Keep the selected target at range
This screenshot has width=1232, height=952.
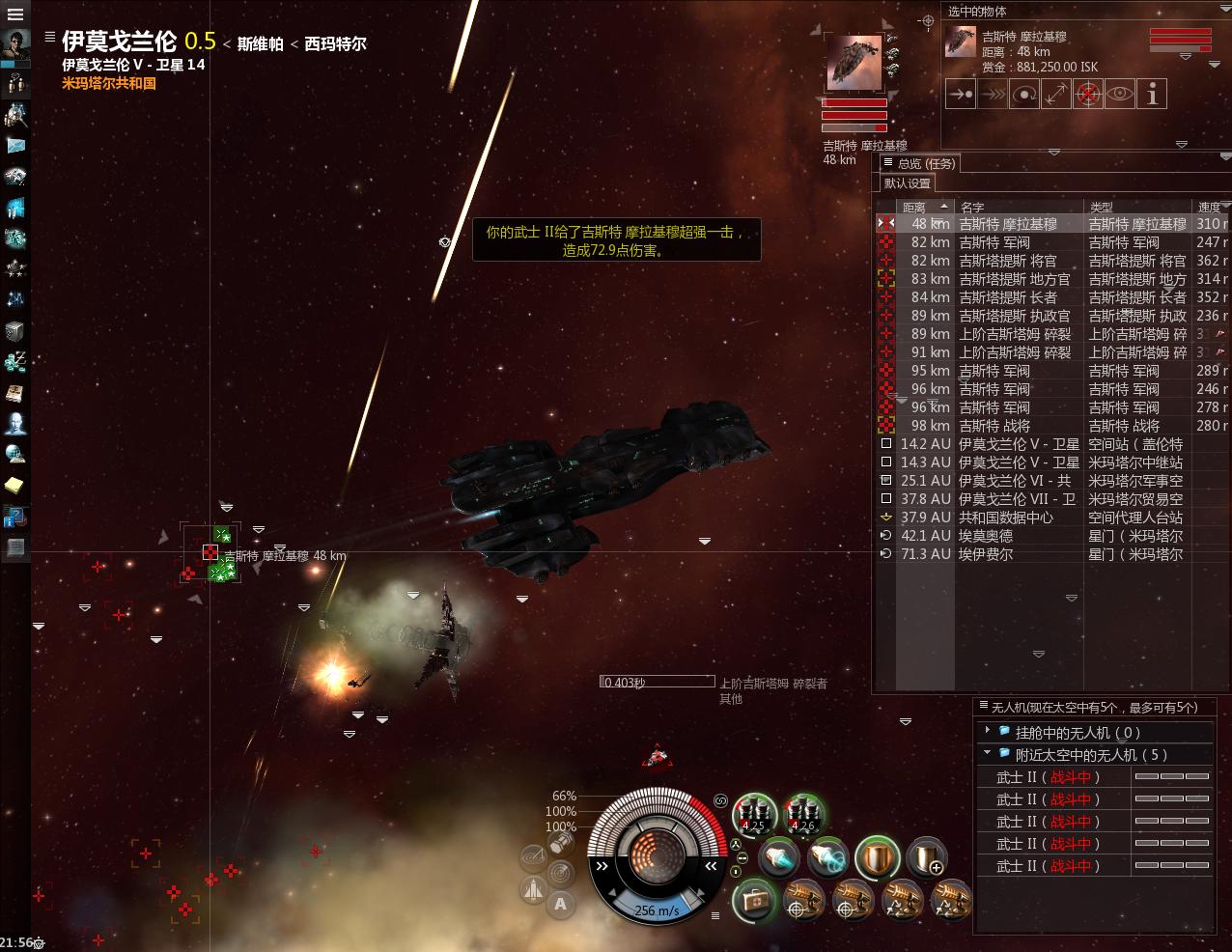[x=1055, y=94]
